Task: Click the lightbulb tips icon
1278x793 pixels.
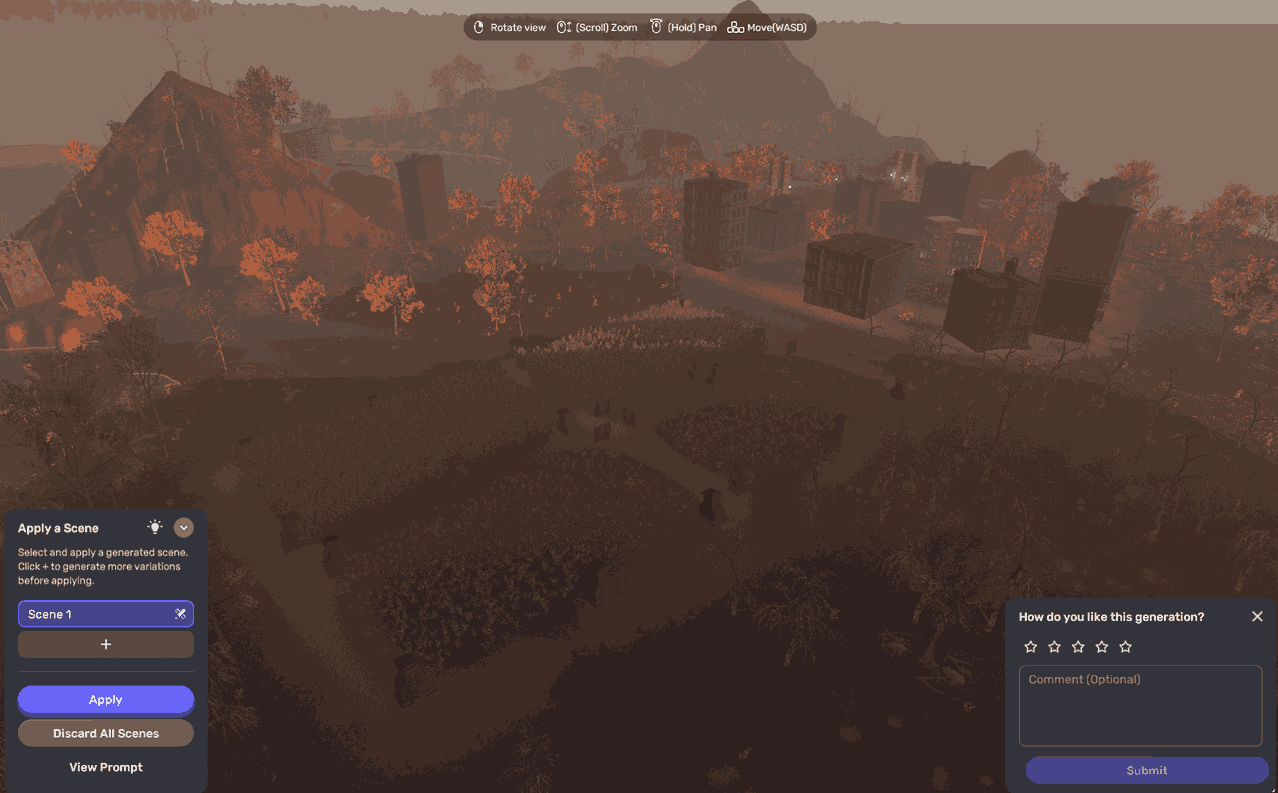Action: point(155,527)
